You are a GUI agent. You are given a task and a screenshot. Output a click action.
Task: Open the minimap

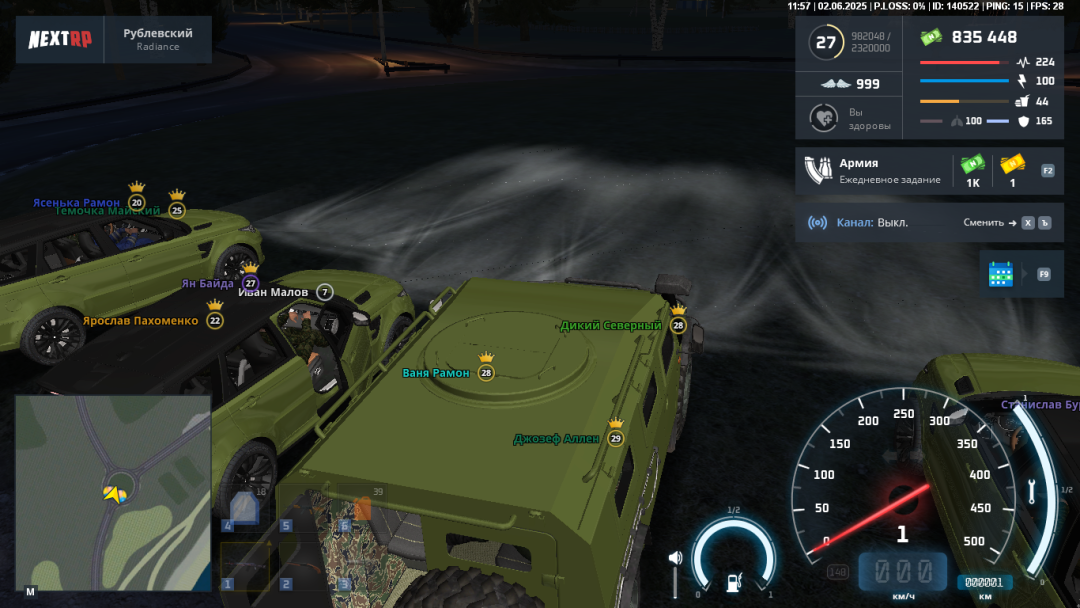(x=112, y=494)
